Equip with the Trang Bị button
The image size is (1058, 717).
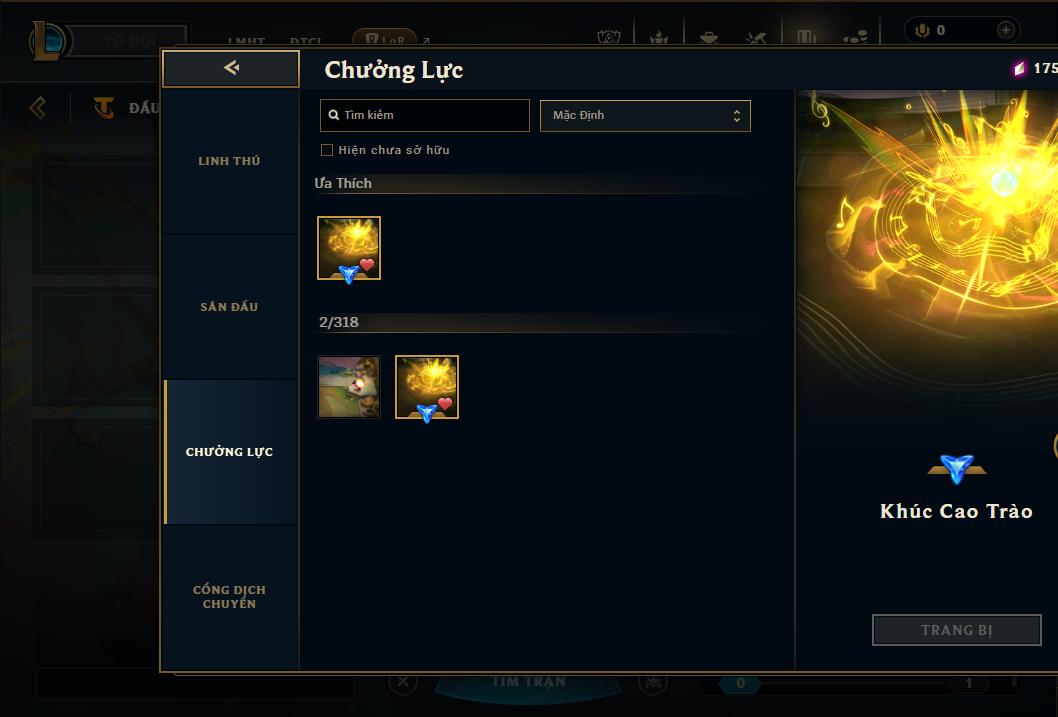956,630
